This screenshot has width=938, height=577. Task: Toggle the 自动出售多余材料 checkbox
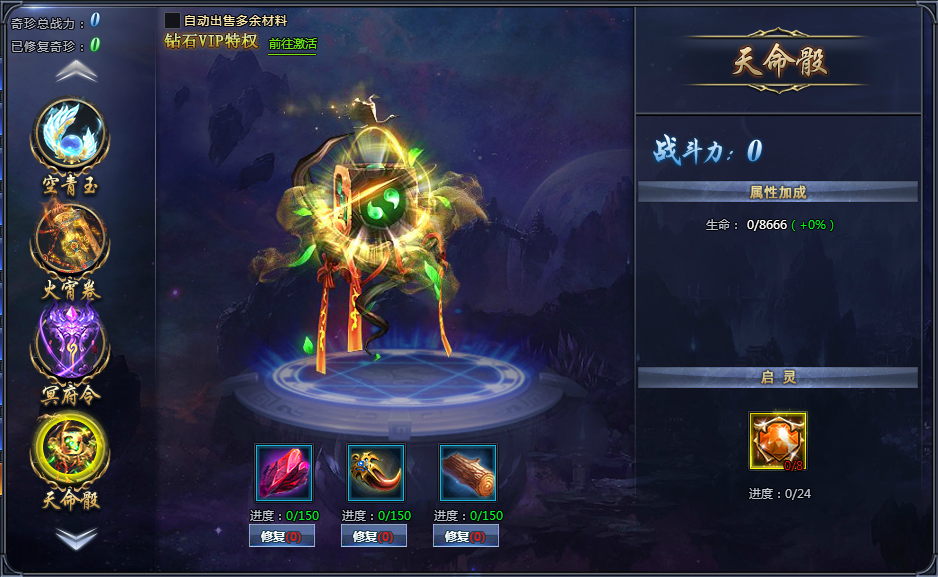(172, 20)
